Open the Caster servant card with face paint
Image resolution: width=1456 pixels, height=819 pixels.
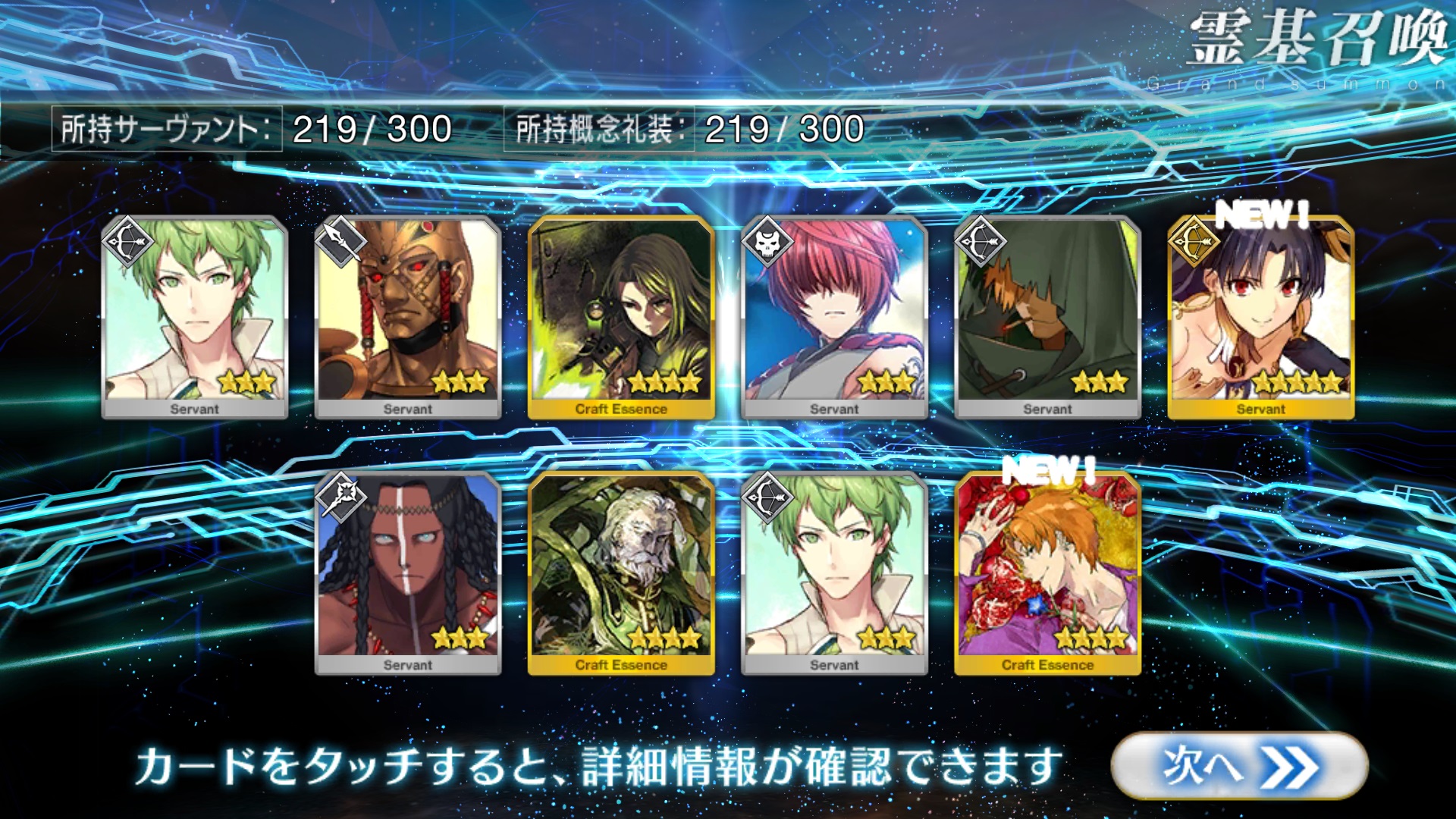(x=408, y=573)
